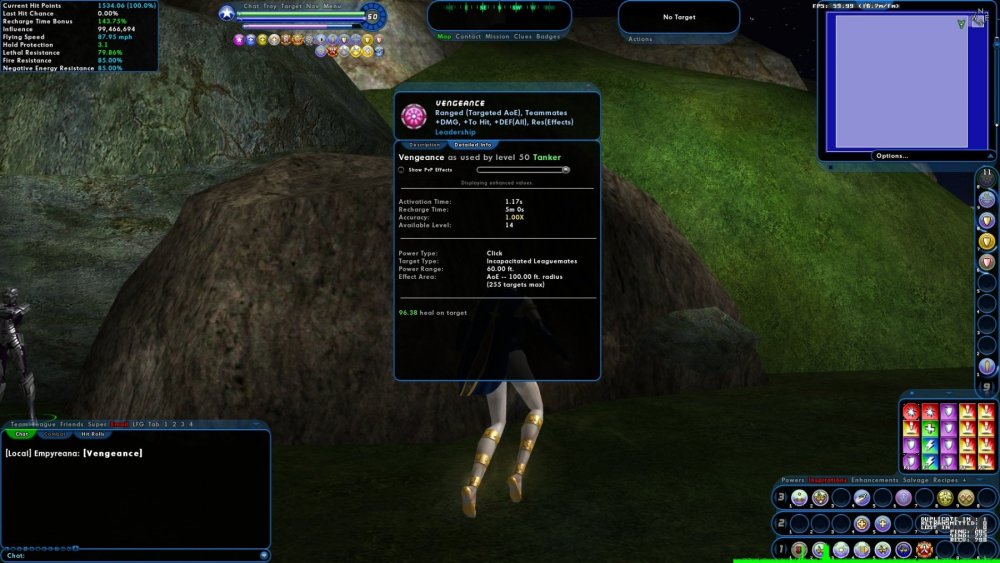View the Badges tab
The width and height of the screenshot is (1000, 563).
[548, 36]
